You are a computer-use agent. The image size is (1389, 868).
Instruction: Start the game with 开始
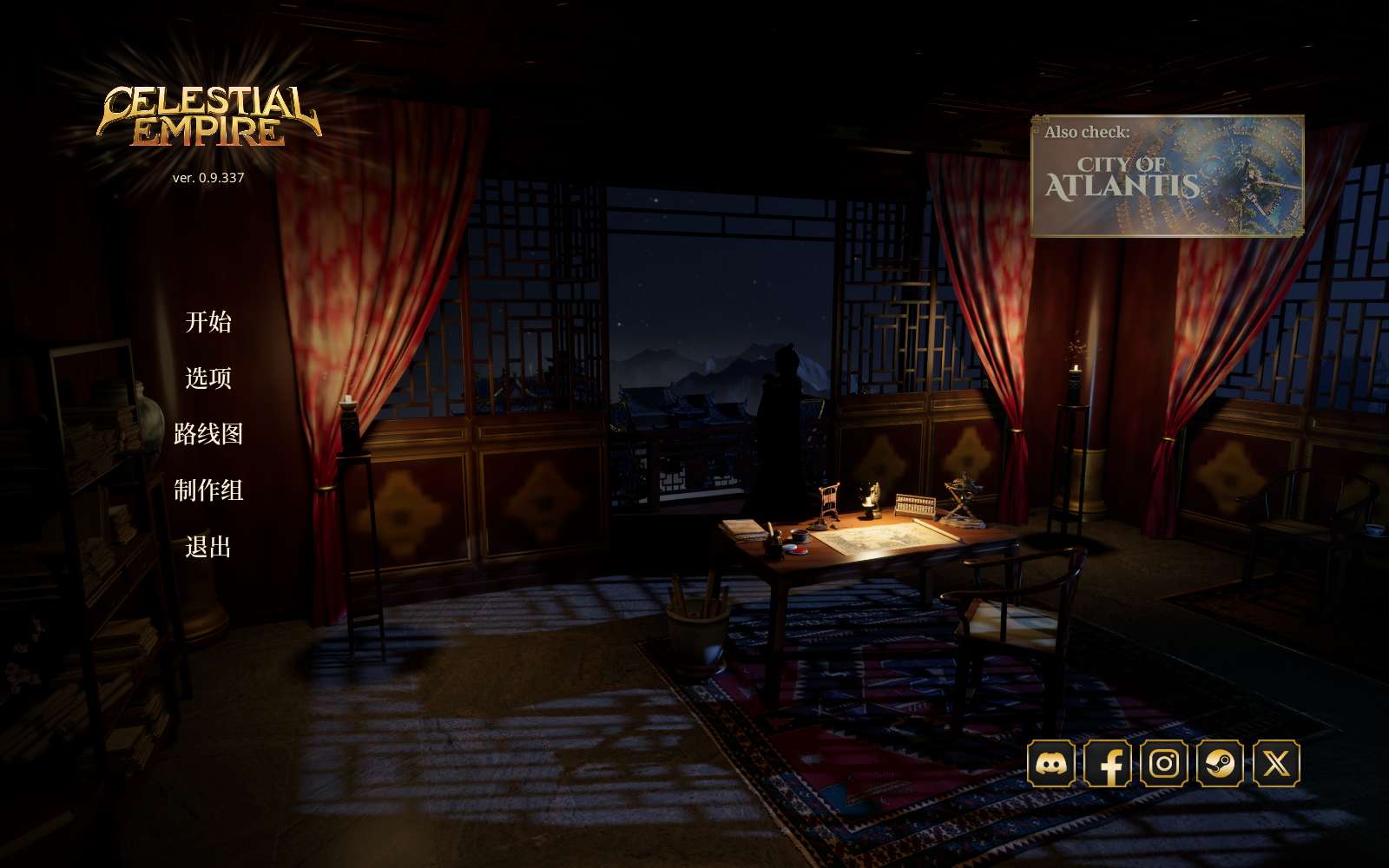pos(208,322)
